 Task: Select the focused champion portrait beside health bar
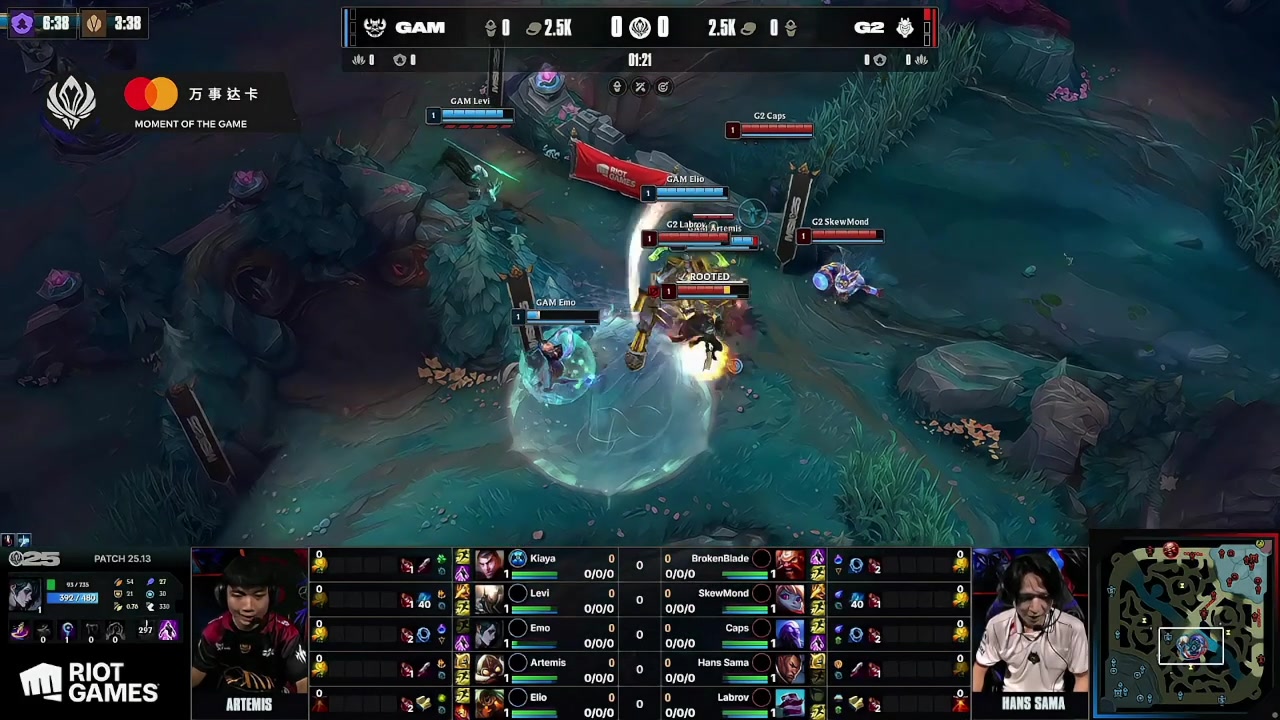23,595
